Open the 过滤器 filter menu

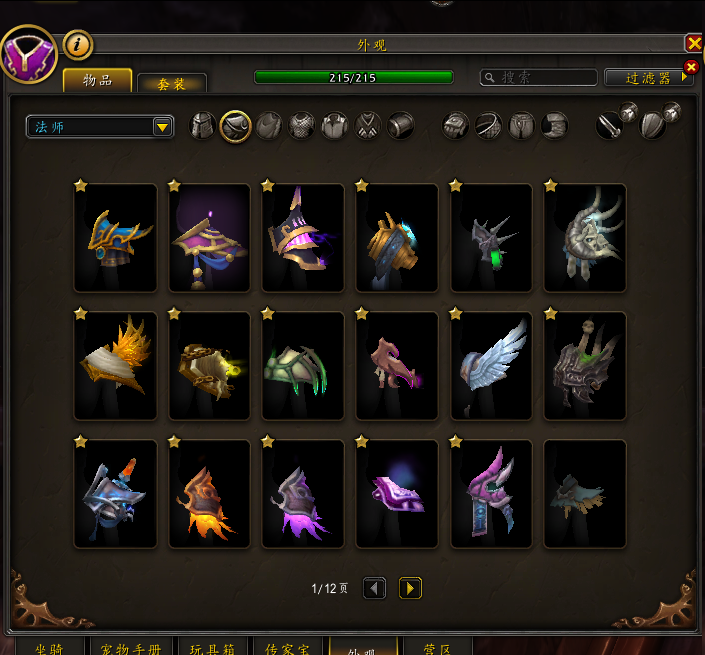click(649, 78)
